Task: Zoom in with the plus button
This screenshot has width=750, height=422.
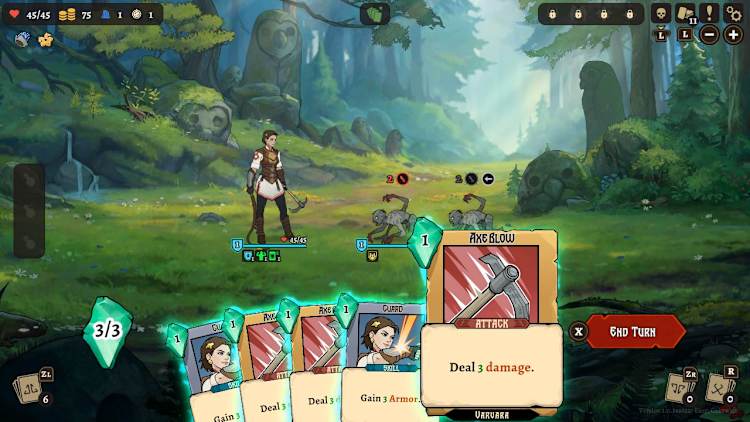Action: pos(734,35)
